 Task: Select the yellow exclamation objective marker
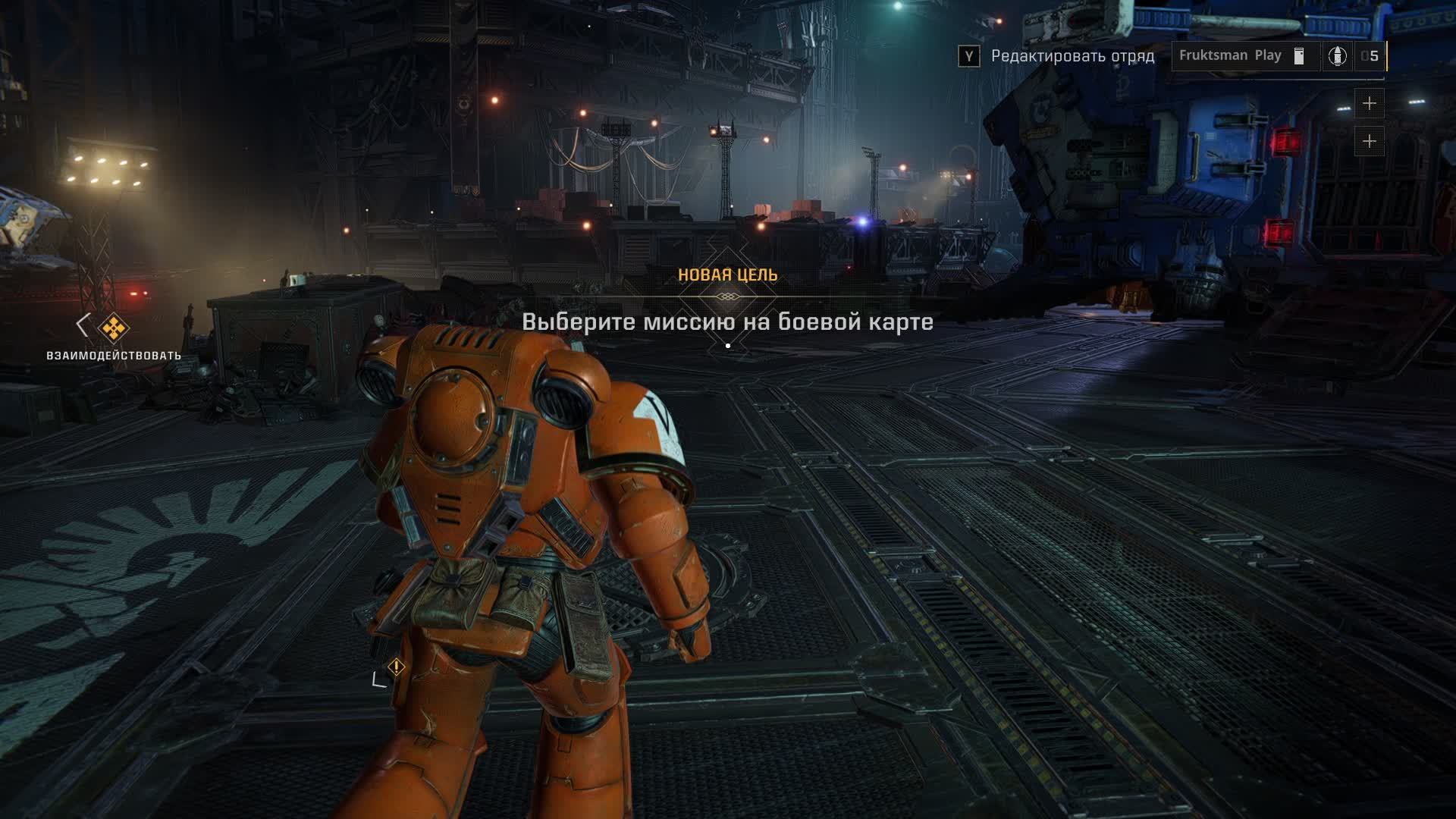point(396,667)
